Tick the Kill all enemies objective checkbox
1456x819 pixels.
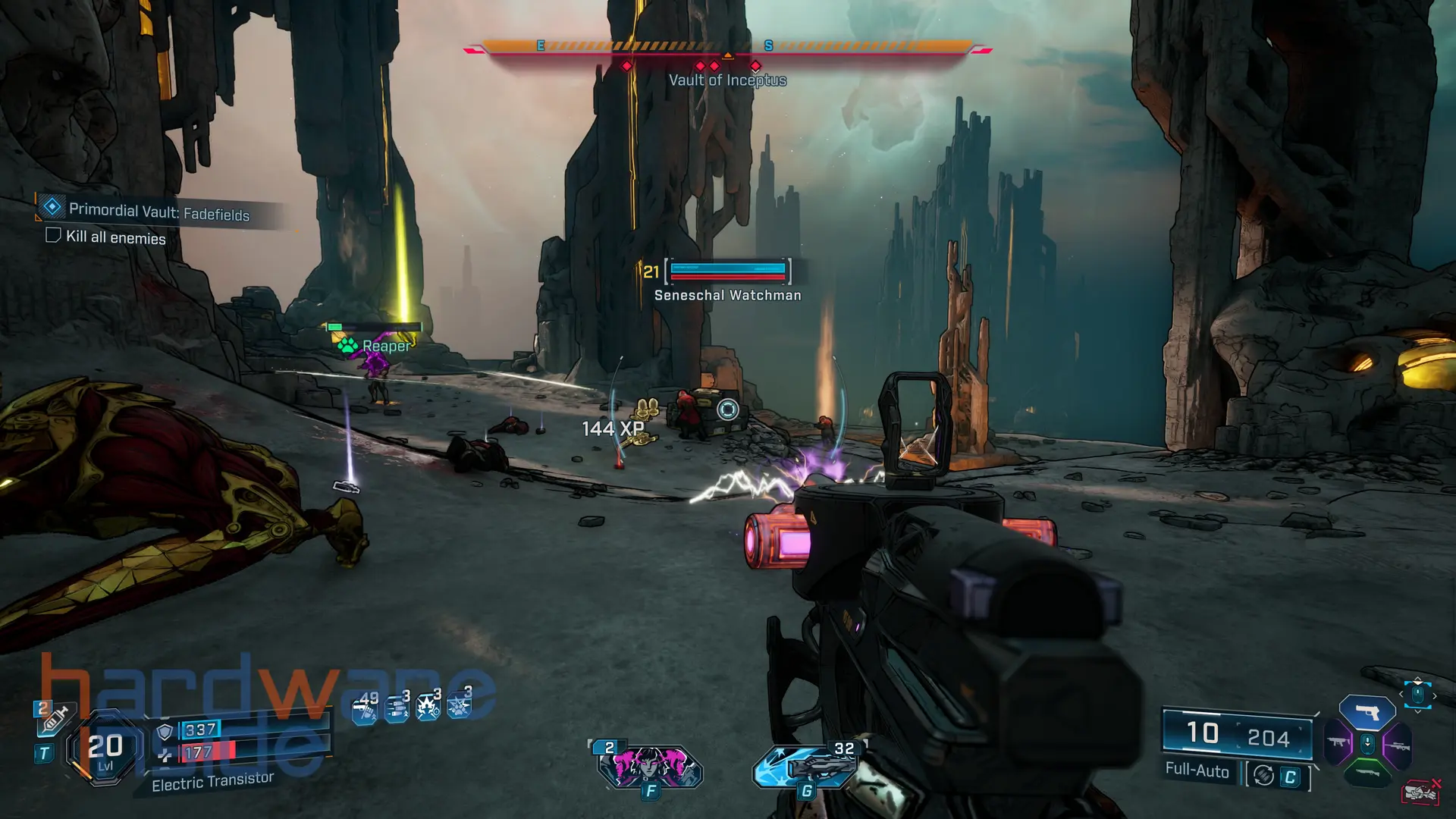tap(53, 235)
